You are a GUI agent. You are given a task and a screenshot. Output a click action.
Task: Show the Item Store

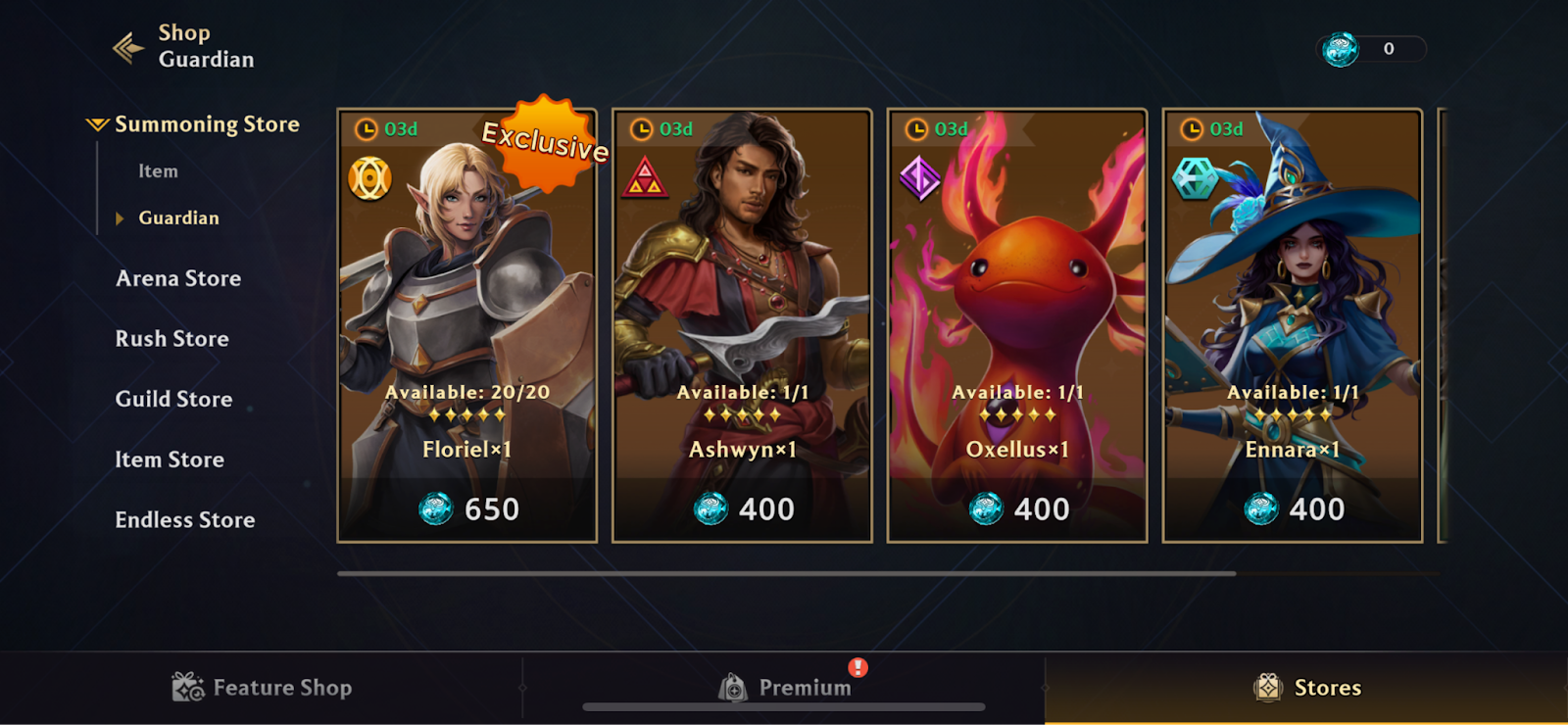point(170,459)
